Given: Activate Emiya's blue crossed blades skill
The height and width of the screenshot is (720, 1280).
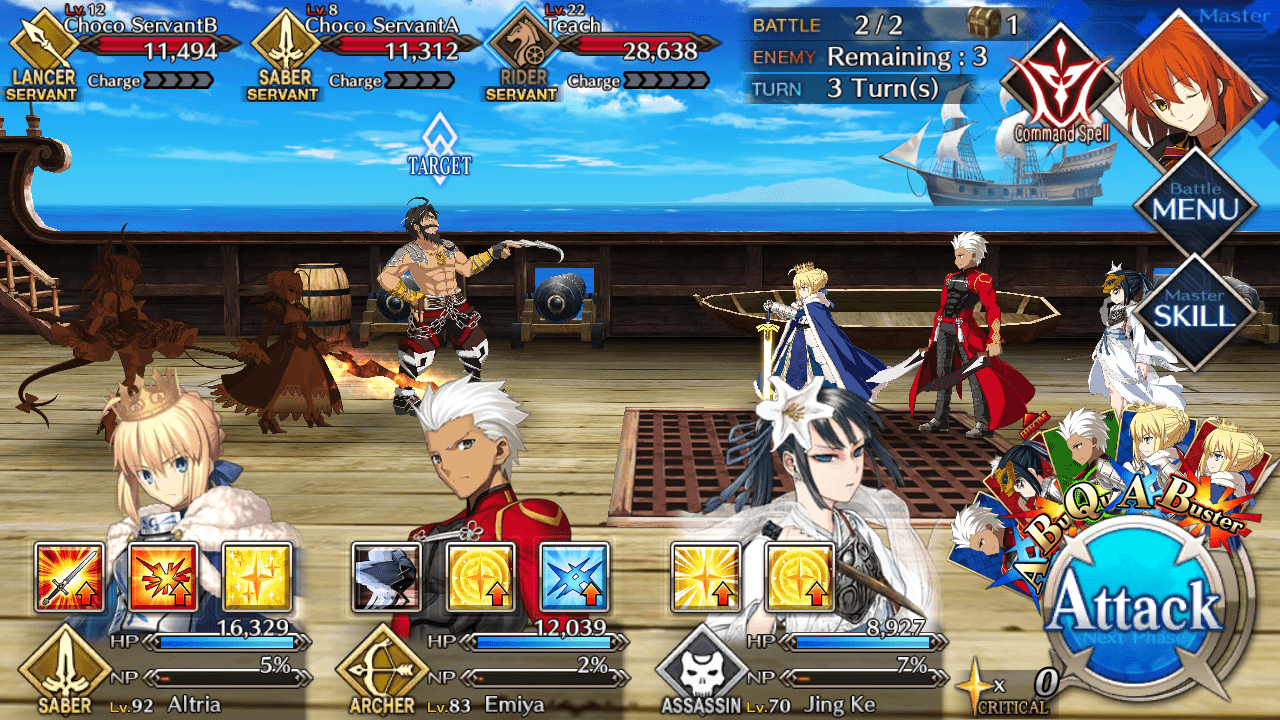Looking at the screenshot, I should pos(575,577).
